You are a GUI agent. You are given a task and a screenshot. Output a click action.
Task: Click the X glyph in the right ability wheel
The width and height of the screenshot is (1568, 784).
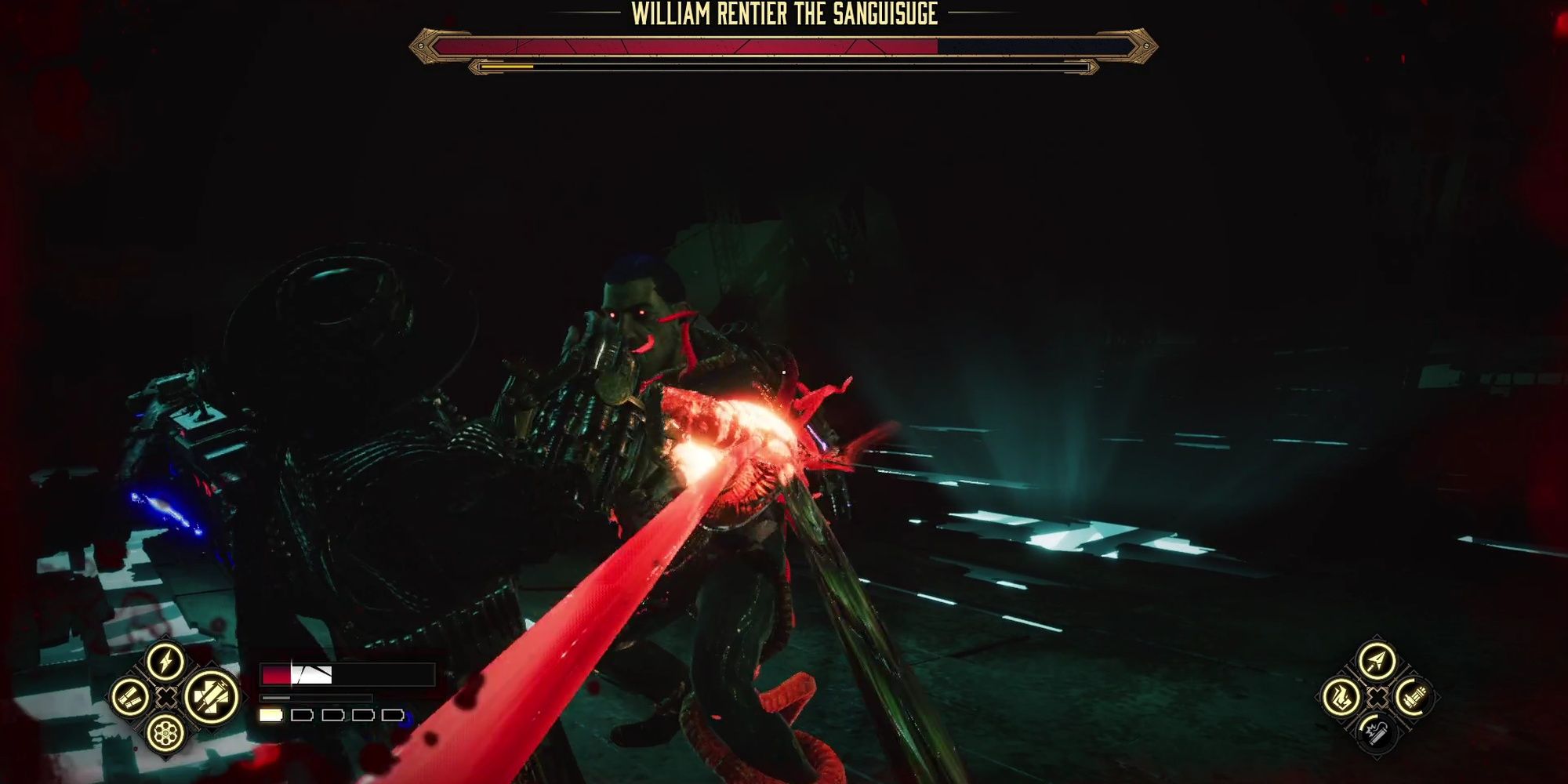(x=1377, y=698)
